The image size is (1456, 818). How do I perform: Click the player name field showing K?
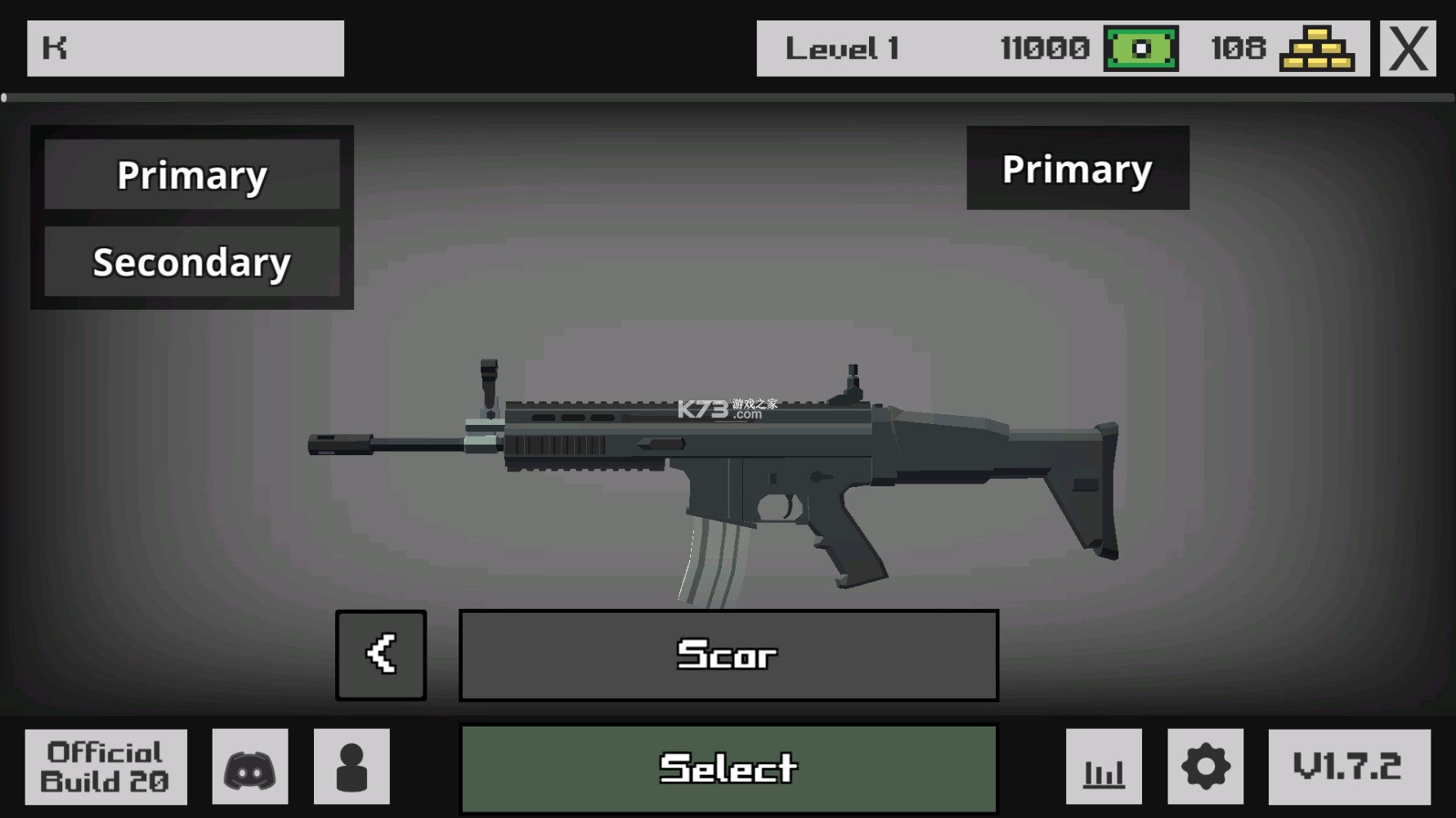(185, 47)
